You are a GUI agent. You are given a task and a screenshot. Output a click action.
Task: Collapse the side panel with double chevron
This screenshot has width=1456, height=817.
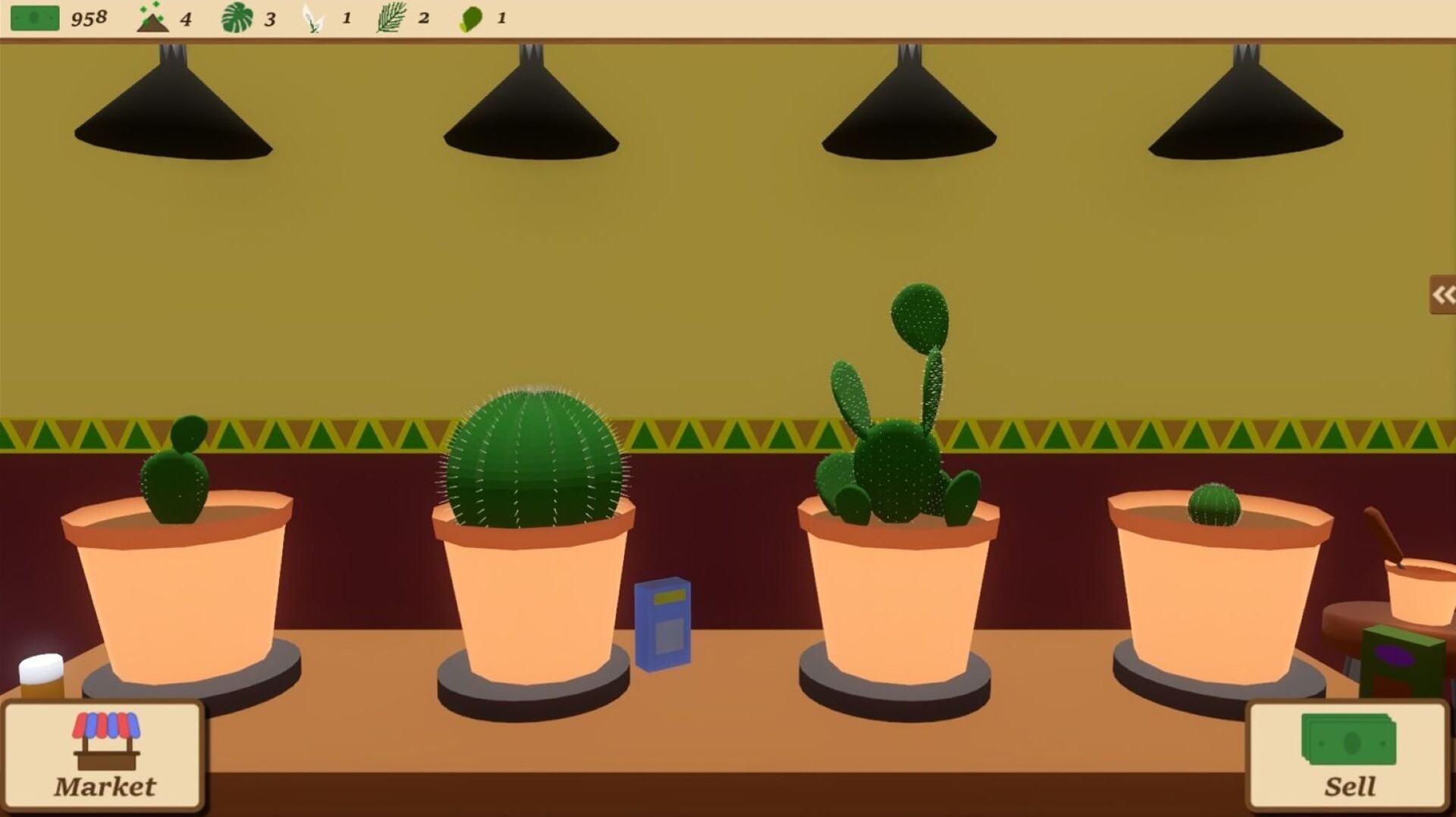[x=1442, y=296]
